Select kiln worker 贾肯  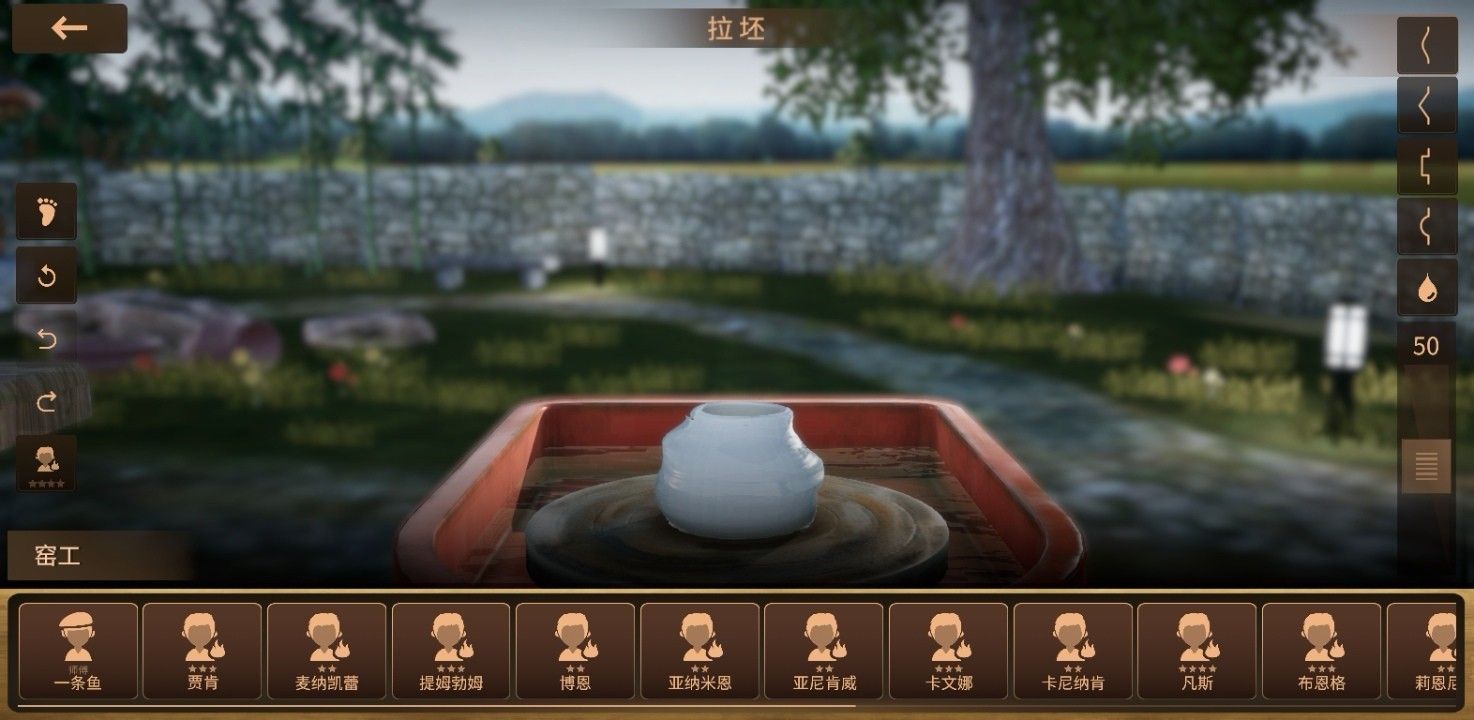pos(201,652)
